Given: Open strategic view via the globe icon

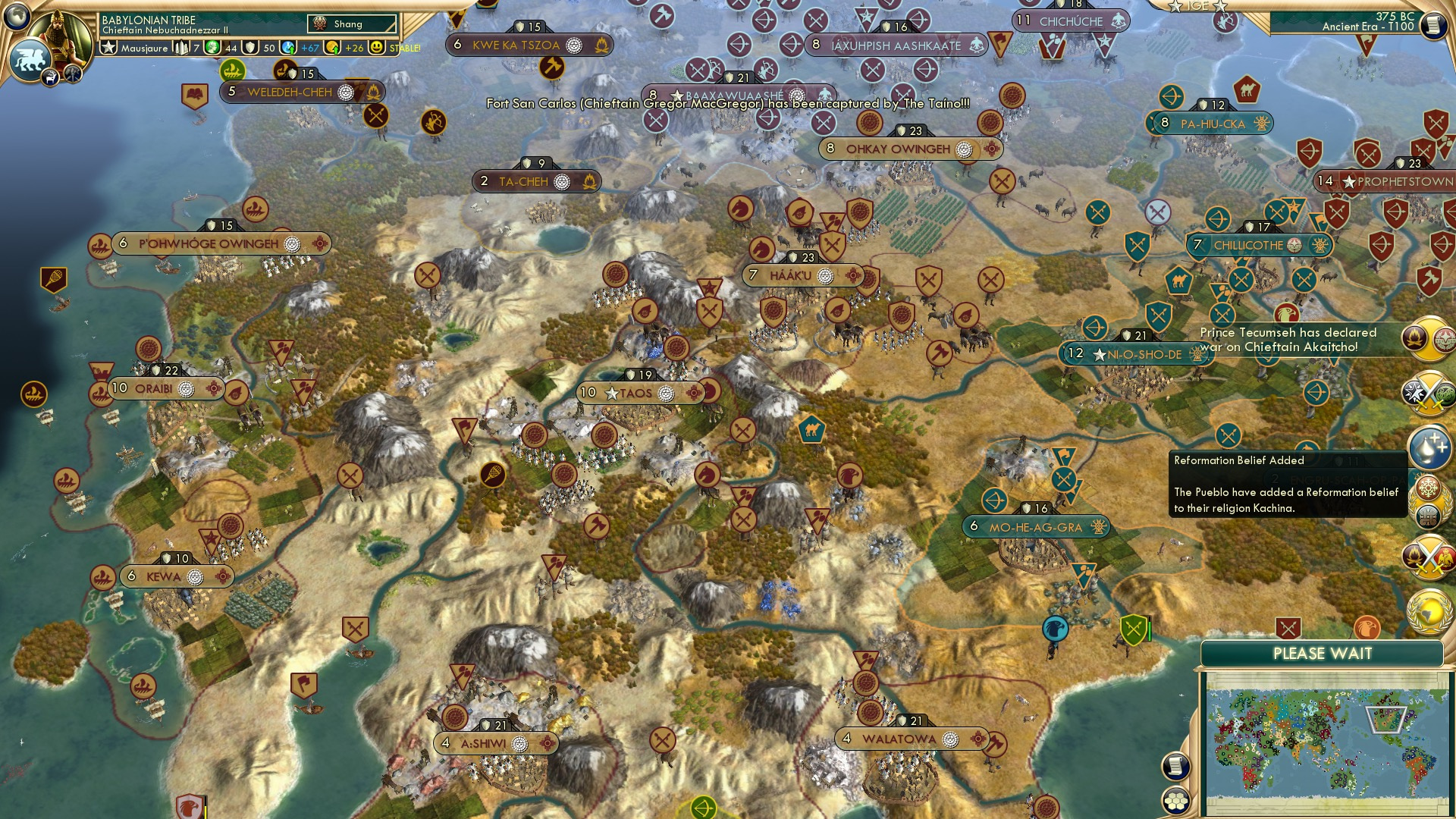Looking at the screenshot, I should point(16,16).
